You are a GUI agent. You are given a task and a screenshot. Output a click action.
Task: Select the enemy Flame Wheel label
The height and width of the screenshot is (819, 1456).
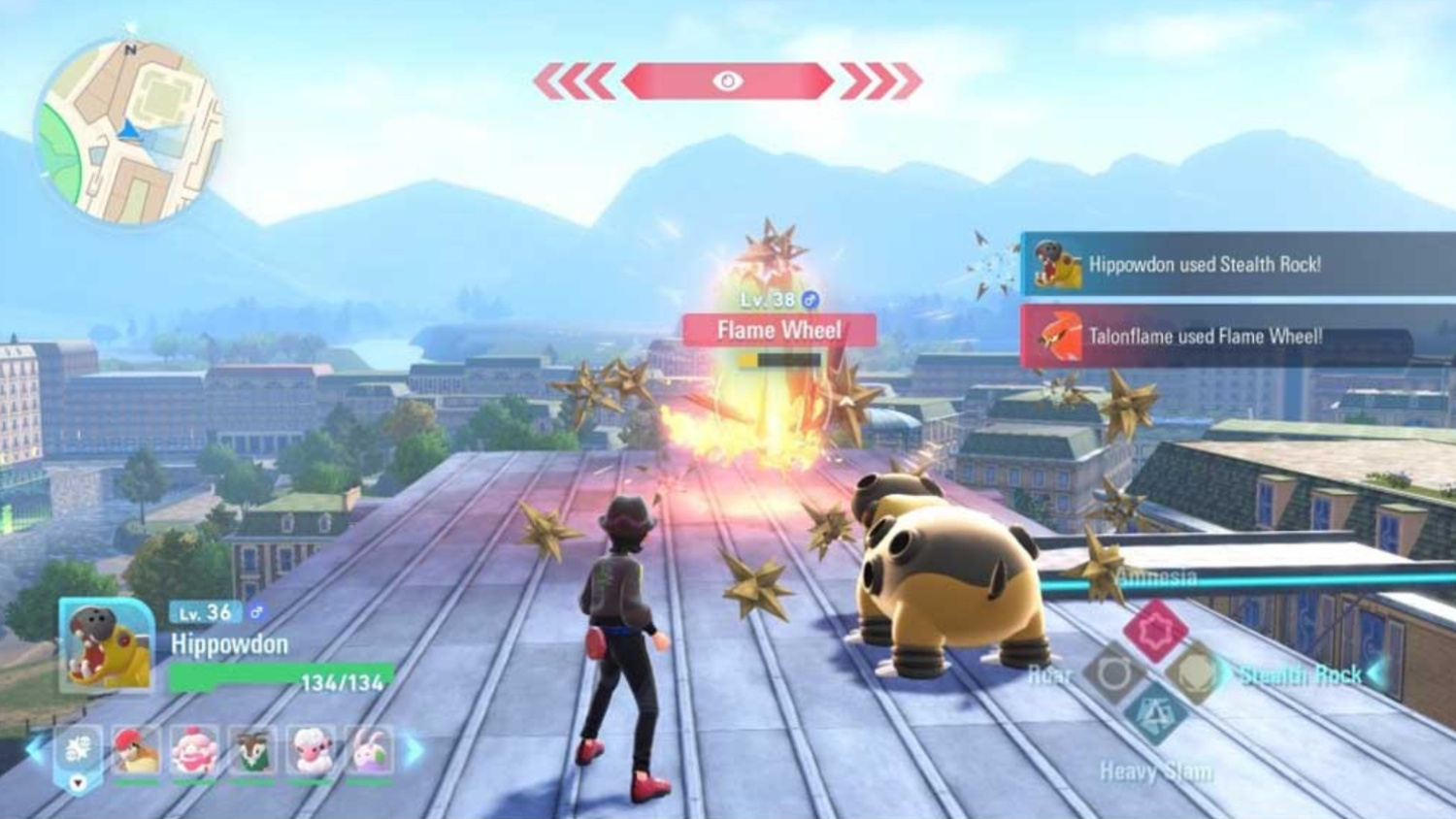[x=779, y=331]
